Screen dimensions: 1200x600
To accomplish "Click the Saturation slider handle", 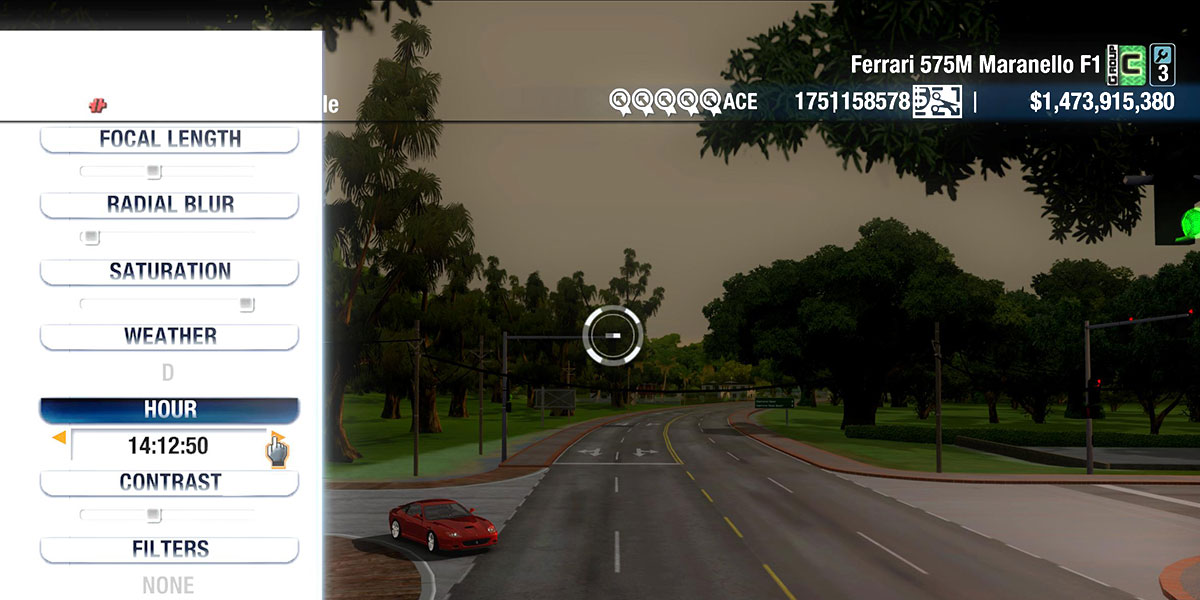I will [x=246, y=304].
